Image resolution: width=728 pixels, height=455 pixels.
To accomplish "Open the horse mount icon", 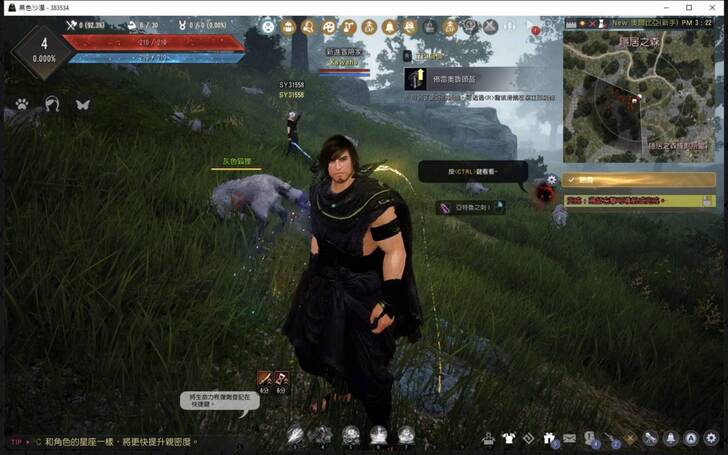I will pos(52,103).
